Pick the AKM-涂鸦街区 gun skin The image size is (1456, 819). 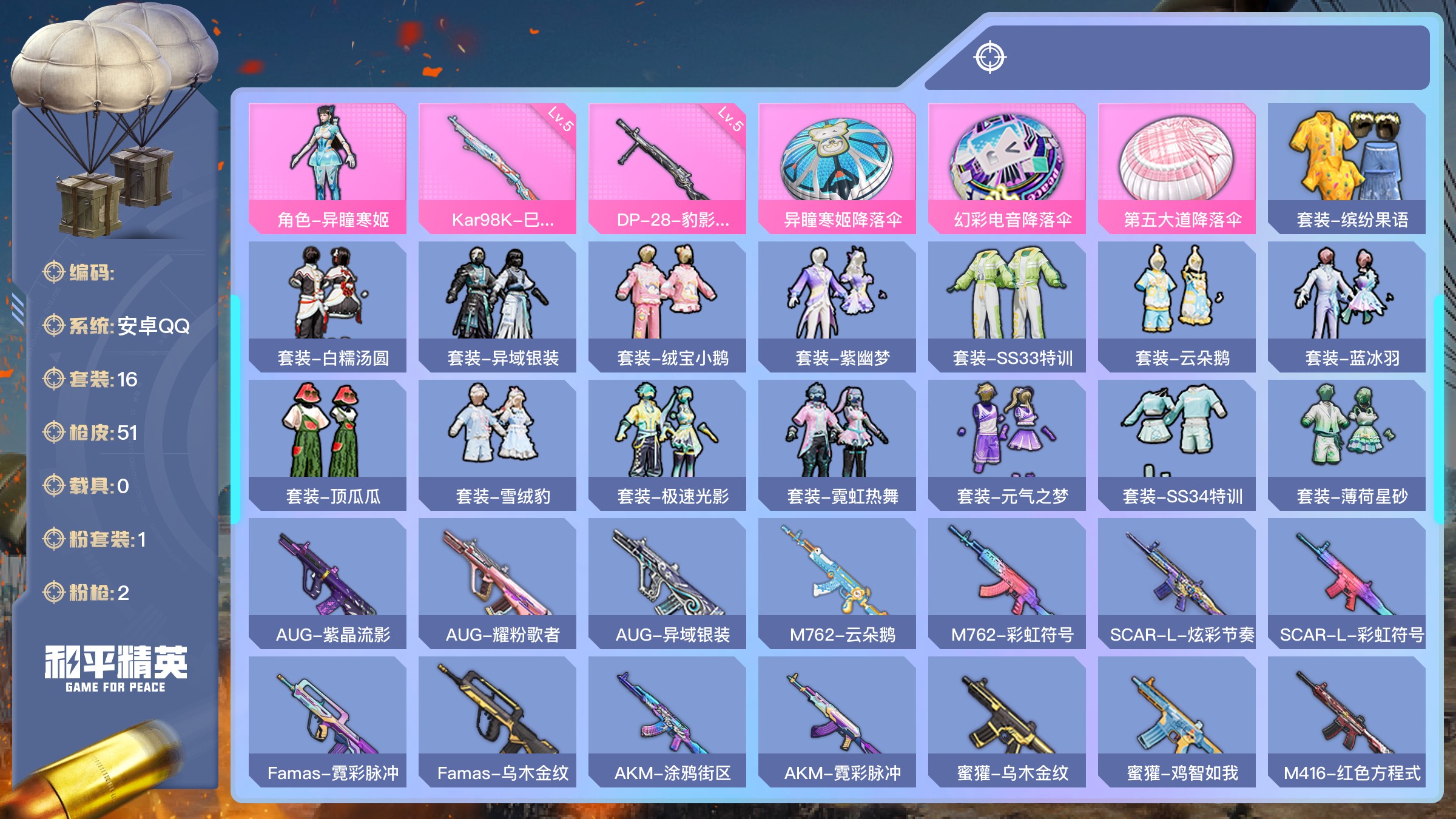click(x=667, y=721)
